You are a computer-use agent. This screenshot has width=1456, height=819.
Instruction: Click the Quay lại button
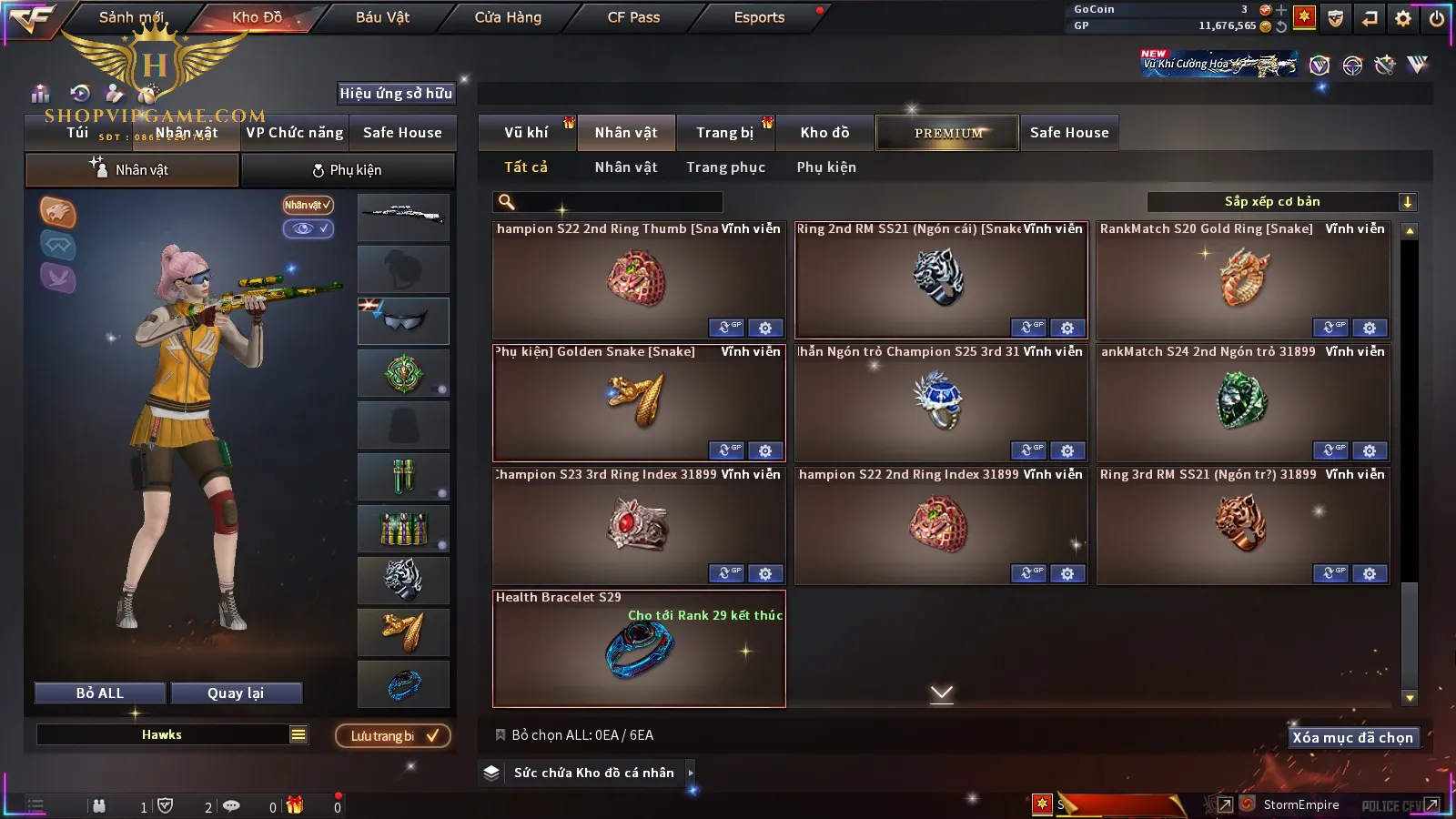[236, 693]
